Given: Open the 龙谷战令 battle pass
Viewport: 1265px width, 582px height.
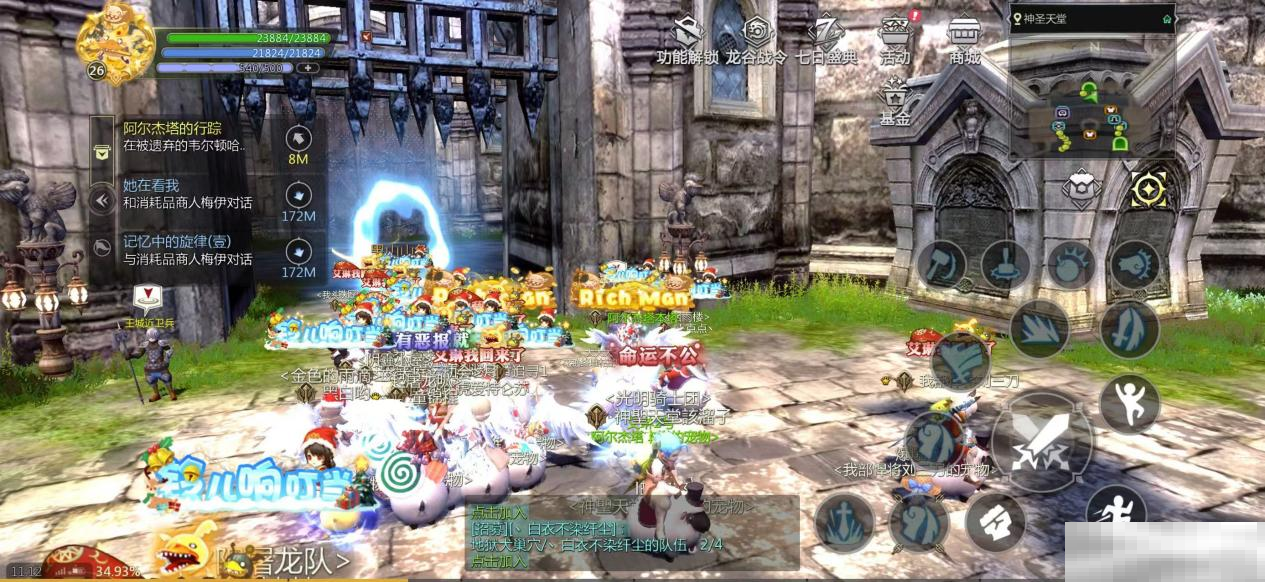Looking at the screenshot, I should (x=757, y=41).
